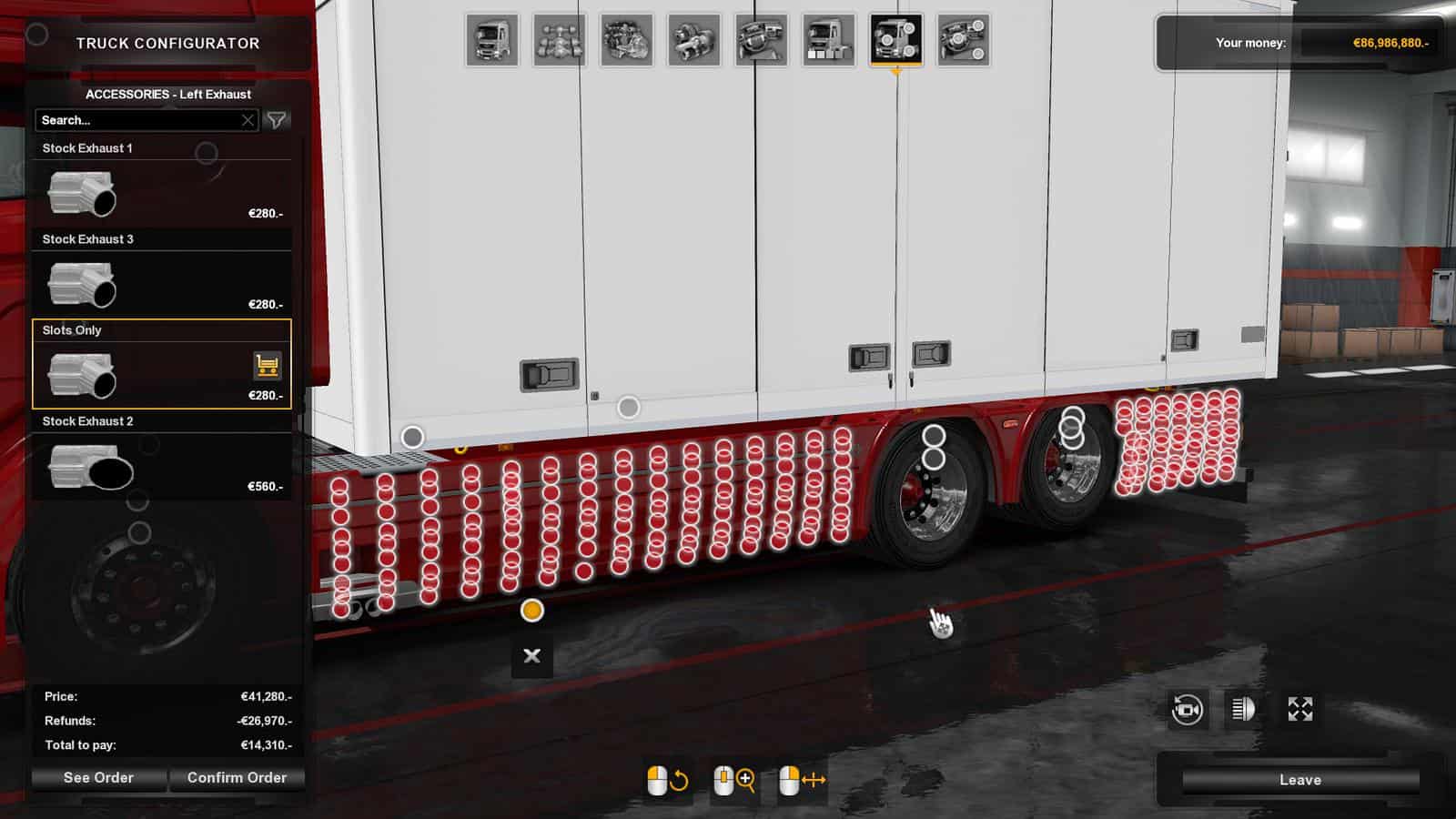The width and height of the screenshot is (1456, 819).
Task: Click the shopping cart on Slots Only exhaust
Action: pyautogui.click(x=267, y=363)
